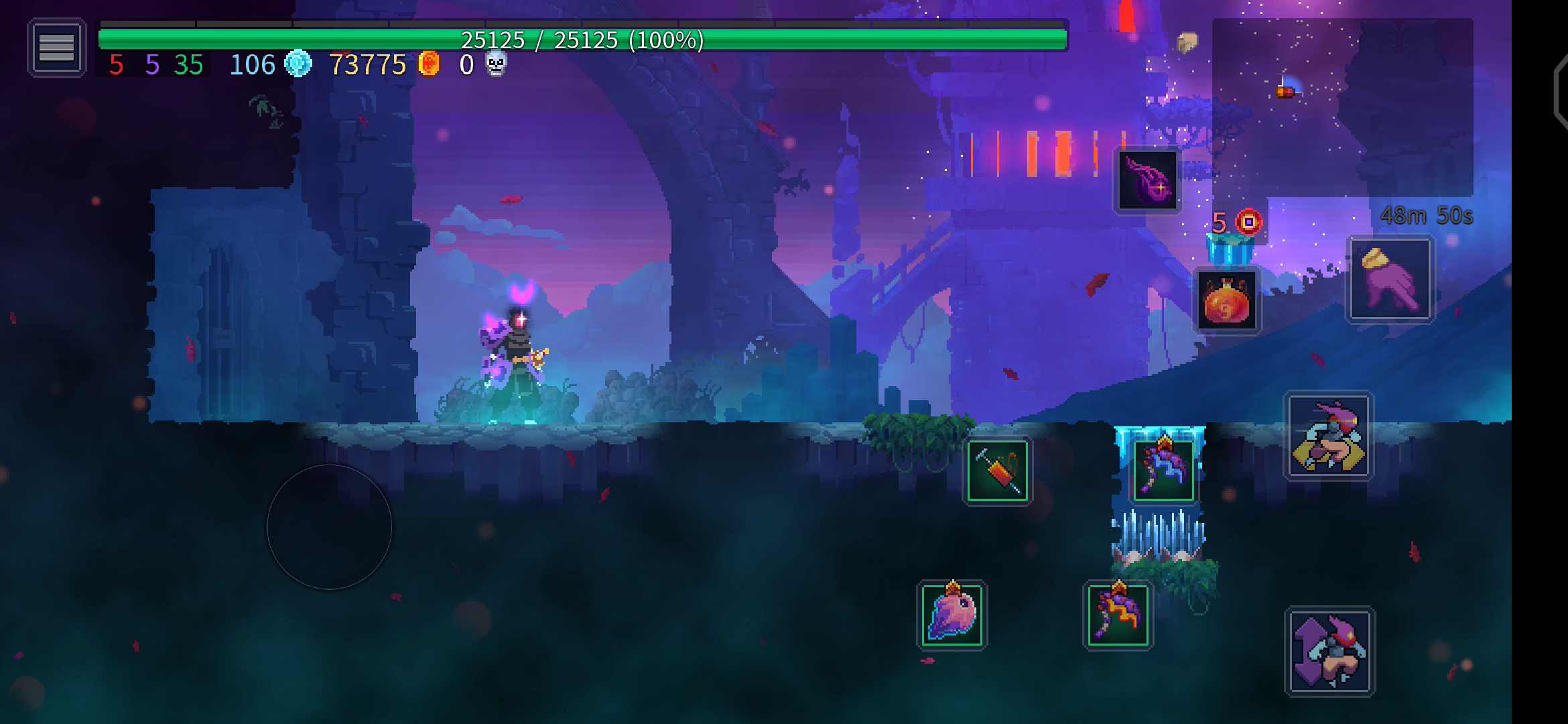This screenshot has width=1568, height=724.
Task: Drink the orange health flask
Action: click(1227, 301)
